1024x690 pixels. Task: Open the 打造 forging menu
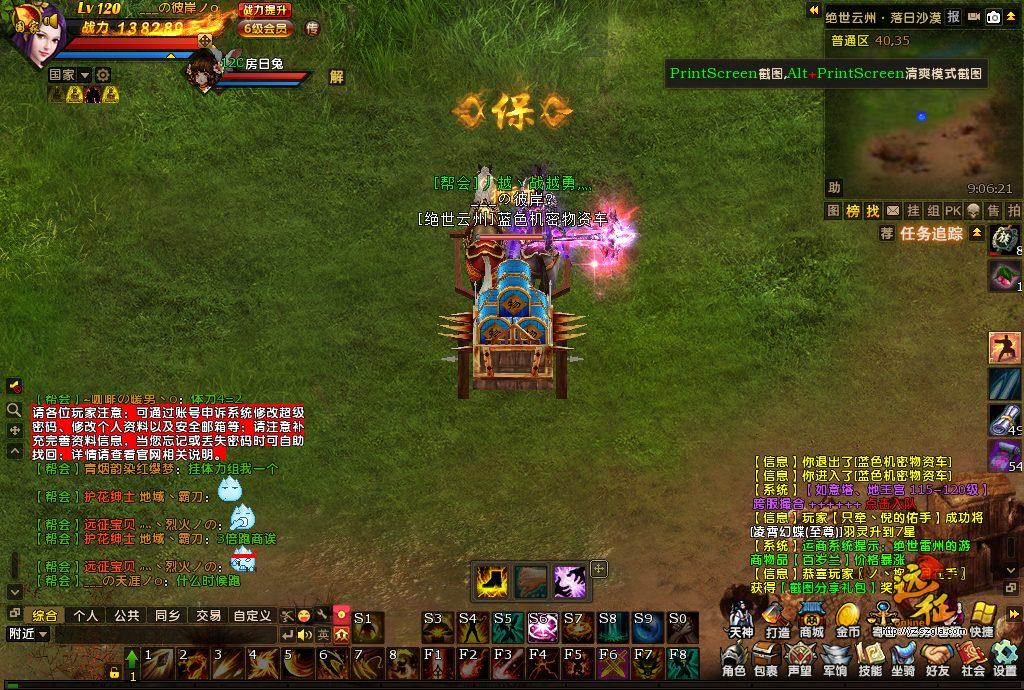(777, 620)
